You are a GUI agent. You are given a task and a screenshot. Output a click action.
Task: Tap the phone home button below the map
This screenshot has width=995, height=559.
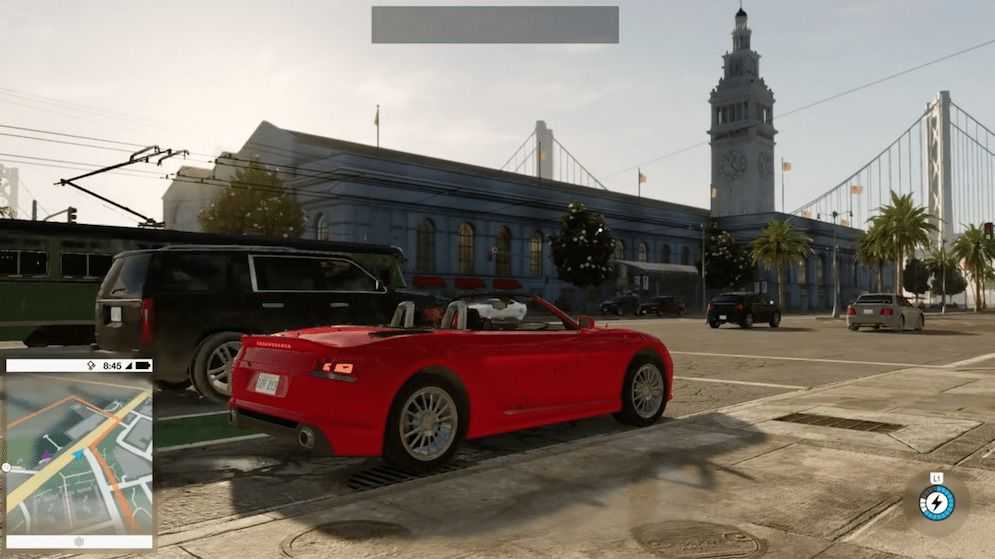[79, 541]
